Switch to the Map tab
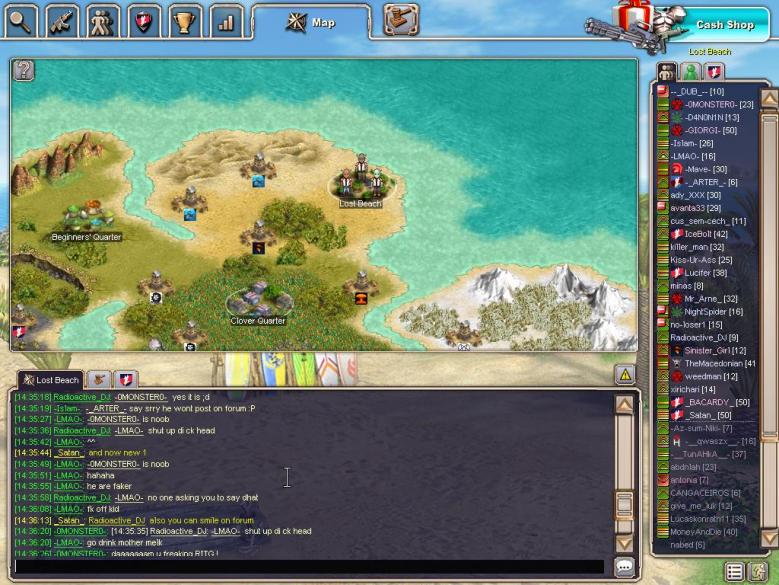Viewport: 779px width, 585px height. click(311, 22)
